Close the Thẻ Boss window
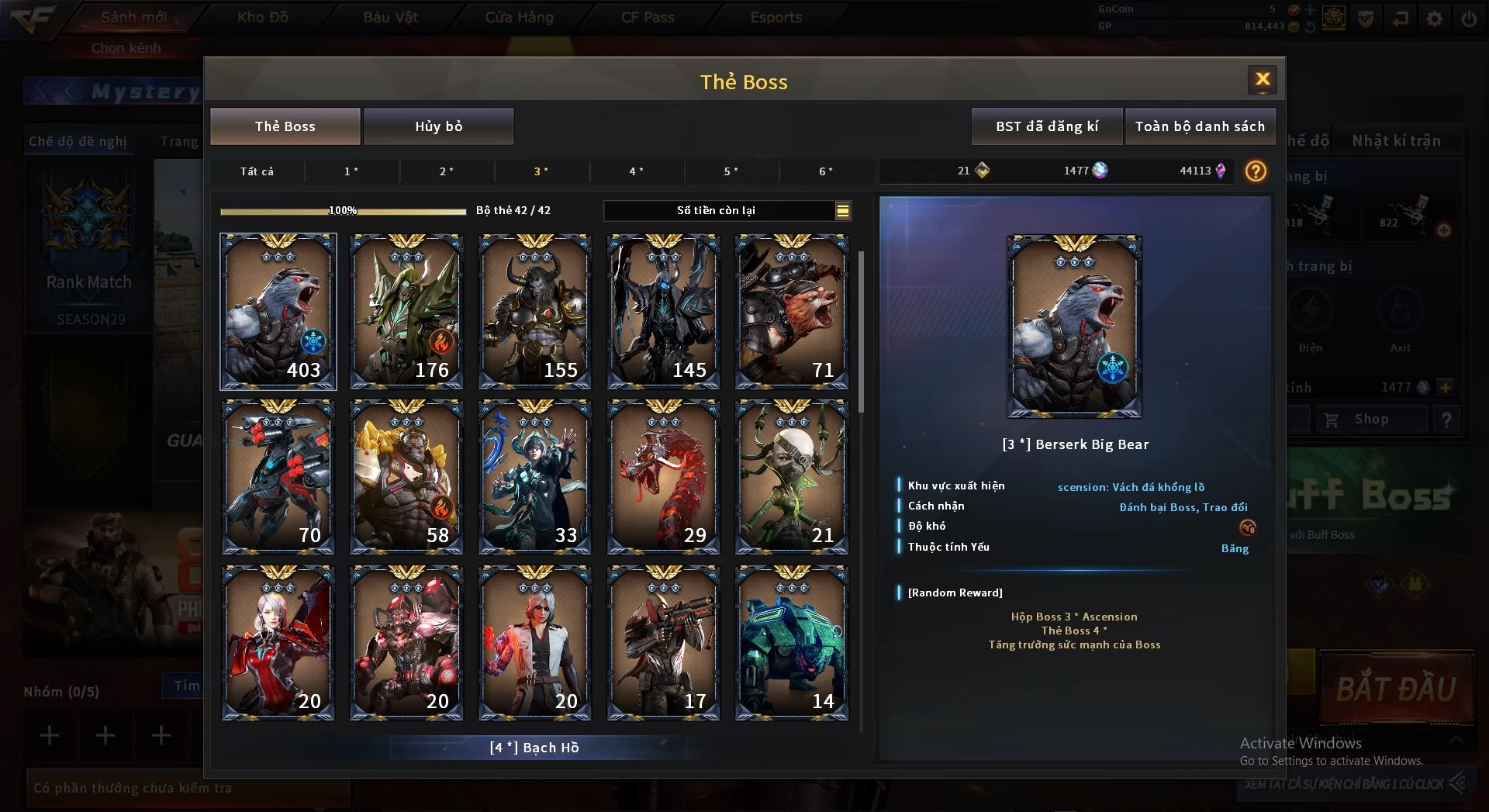The width and height of the screenshot is (1489, 812). pos(1262,79)
